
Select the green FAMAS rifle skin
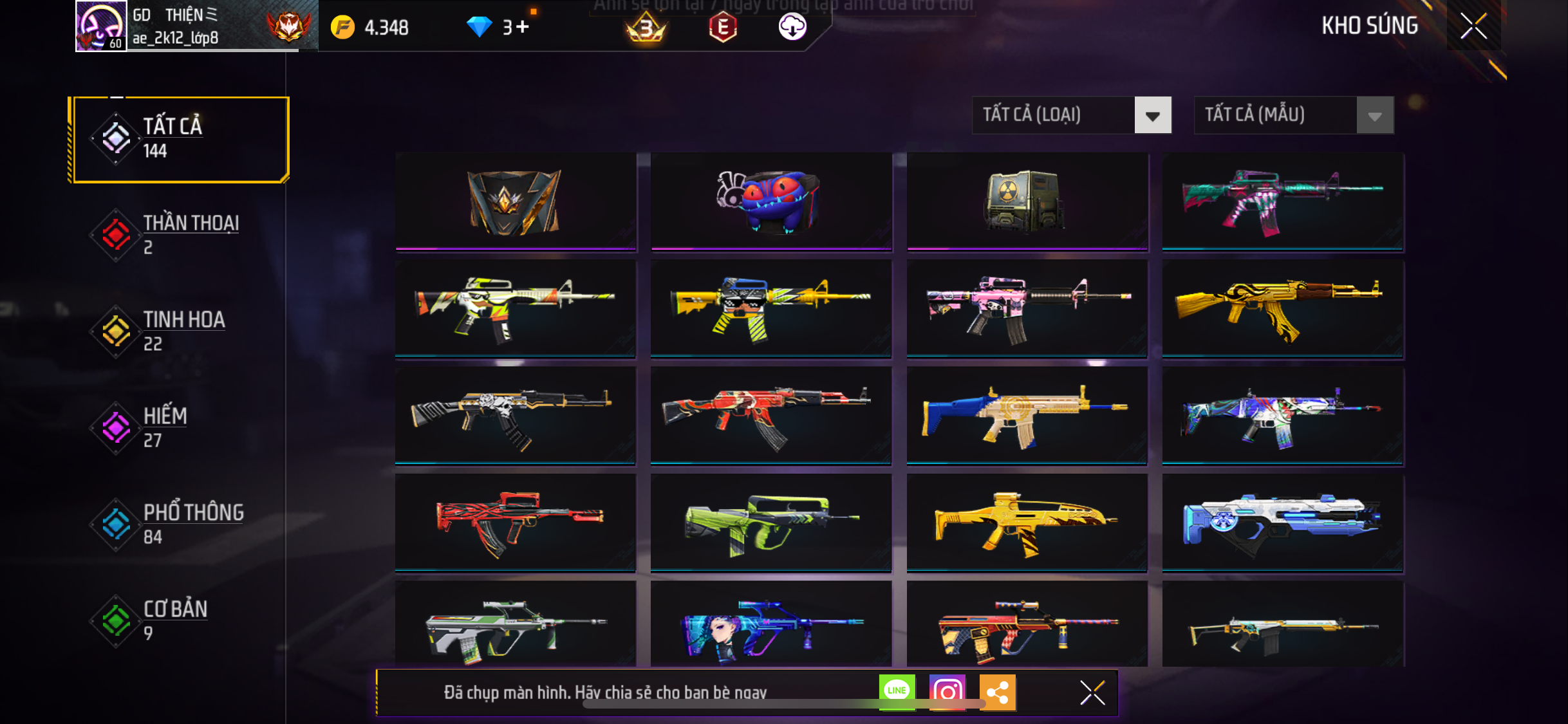(x=770, y=523)
